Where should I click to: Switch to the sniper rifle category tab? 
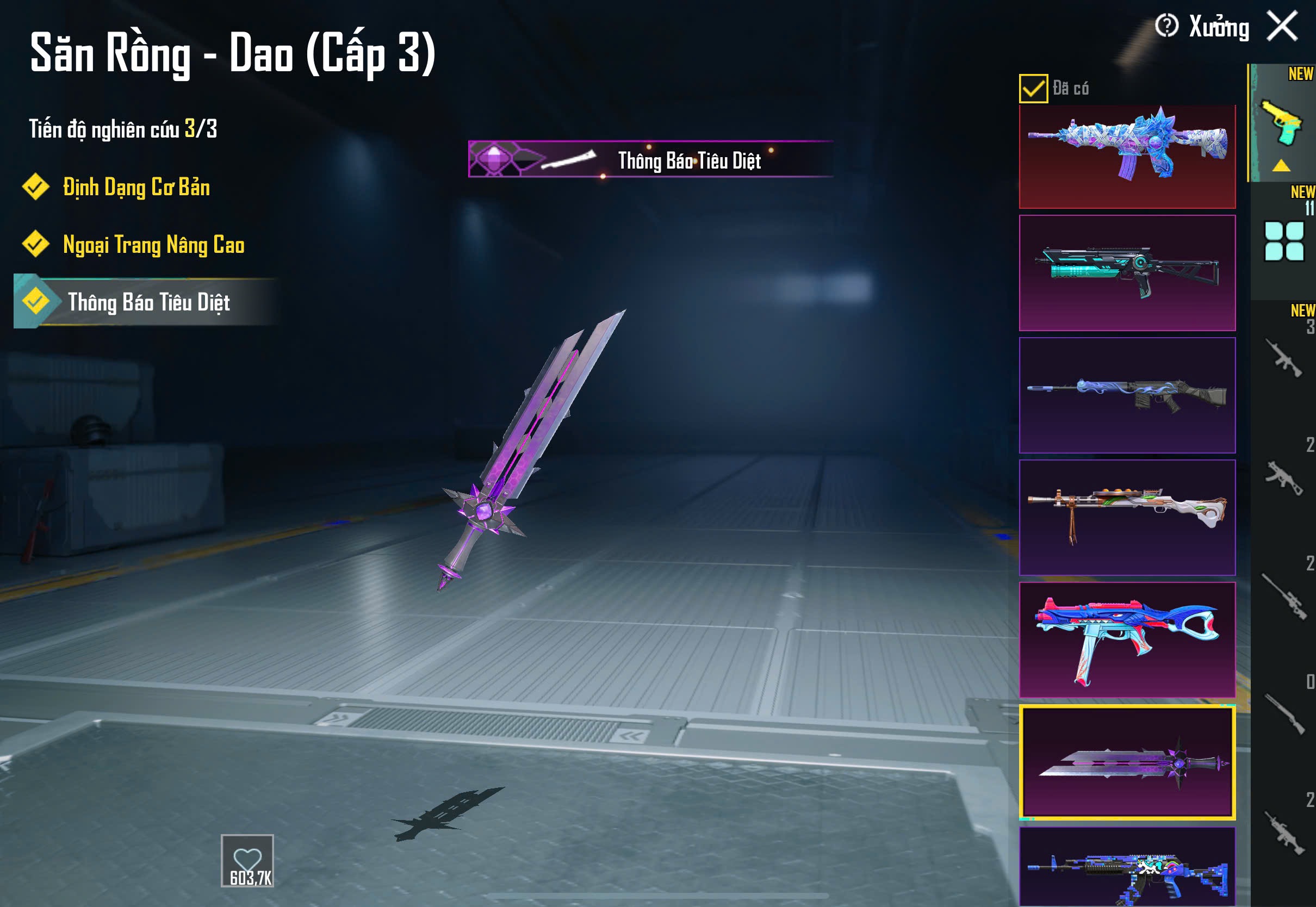1283,597
